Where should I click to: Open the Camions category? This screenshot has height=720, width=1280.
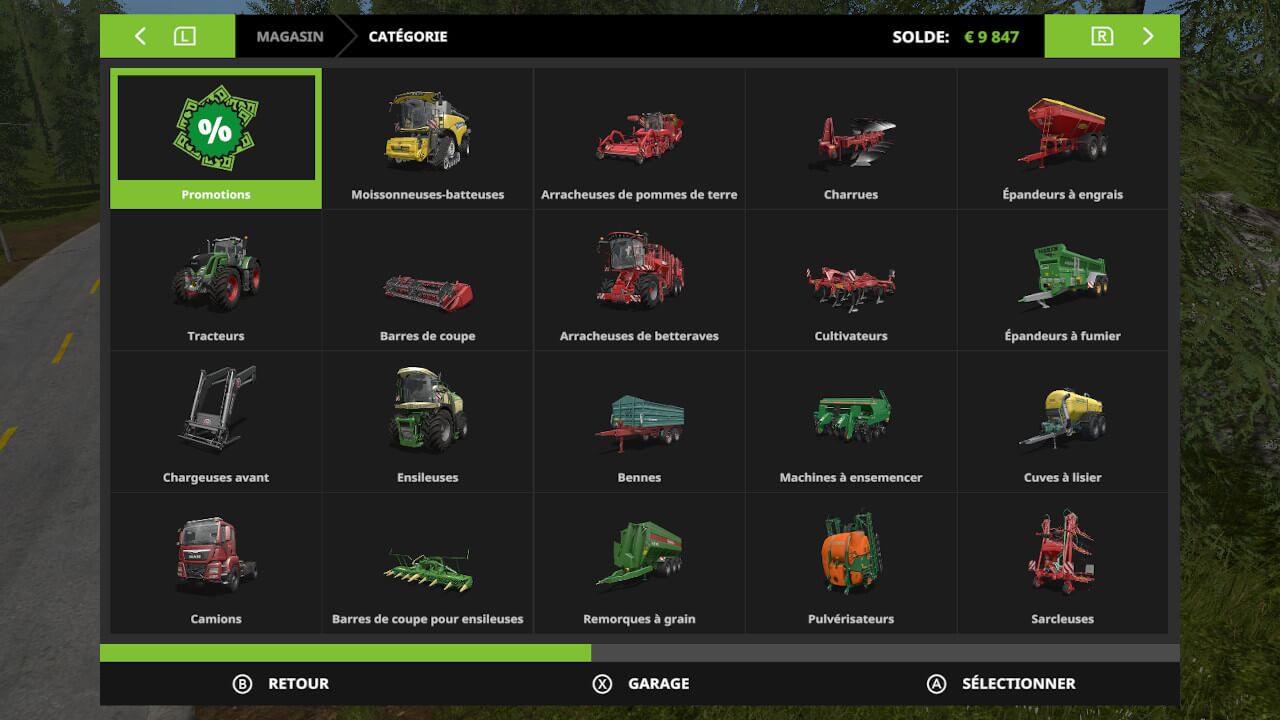[x=216, y=563]
